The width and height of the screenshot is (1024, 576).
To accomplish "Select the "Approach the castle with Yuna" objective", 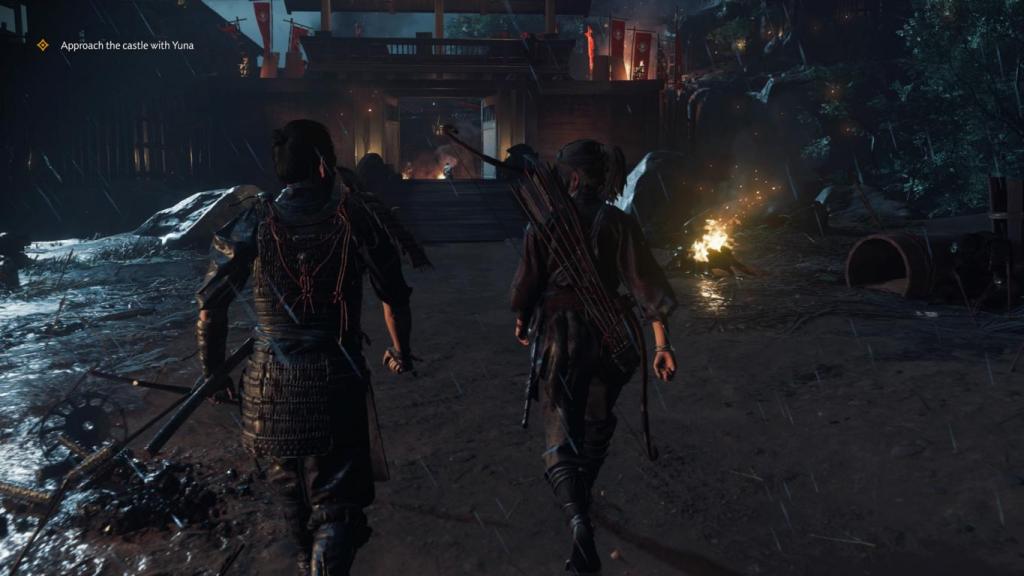I will 127,46.
